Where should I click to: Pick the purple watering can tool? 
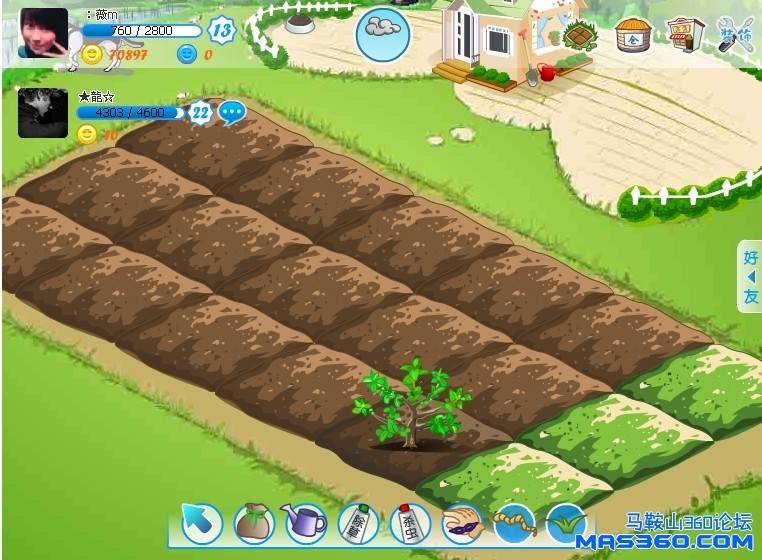304,521
